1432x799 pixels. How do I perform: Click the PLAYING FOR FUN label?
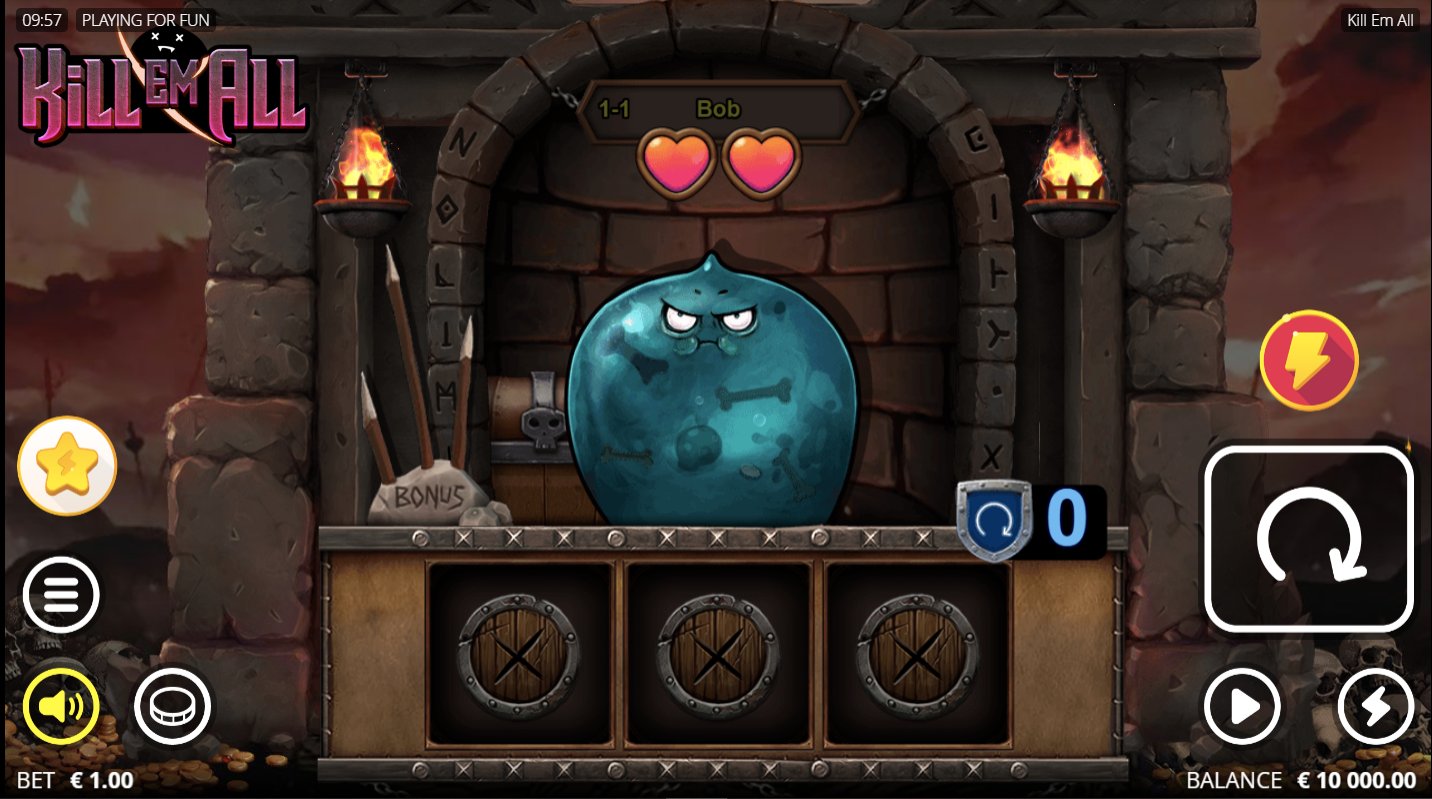click(x=146, y=19)
